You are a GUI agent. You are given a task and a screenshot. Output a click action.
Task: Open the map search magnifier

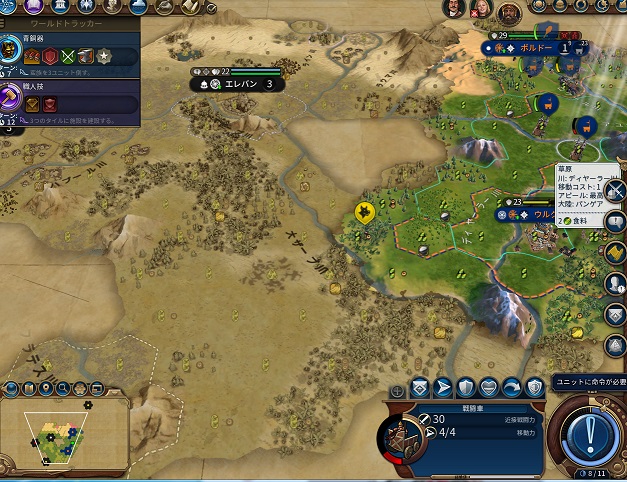[x=64, y=386]
